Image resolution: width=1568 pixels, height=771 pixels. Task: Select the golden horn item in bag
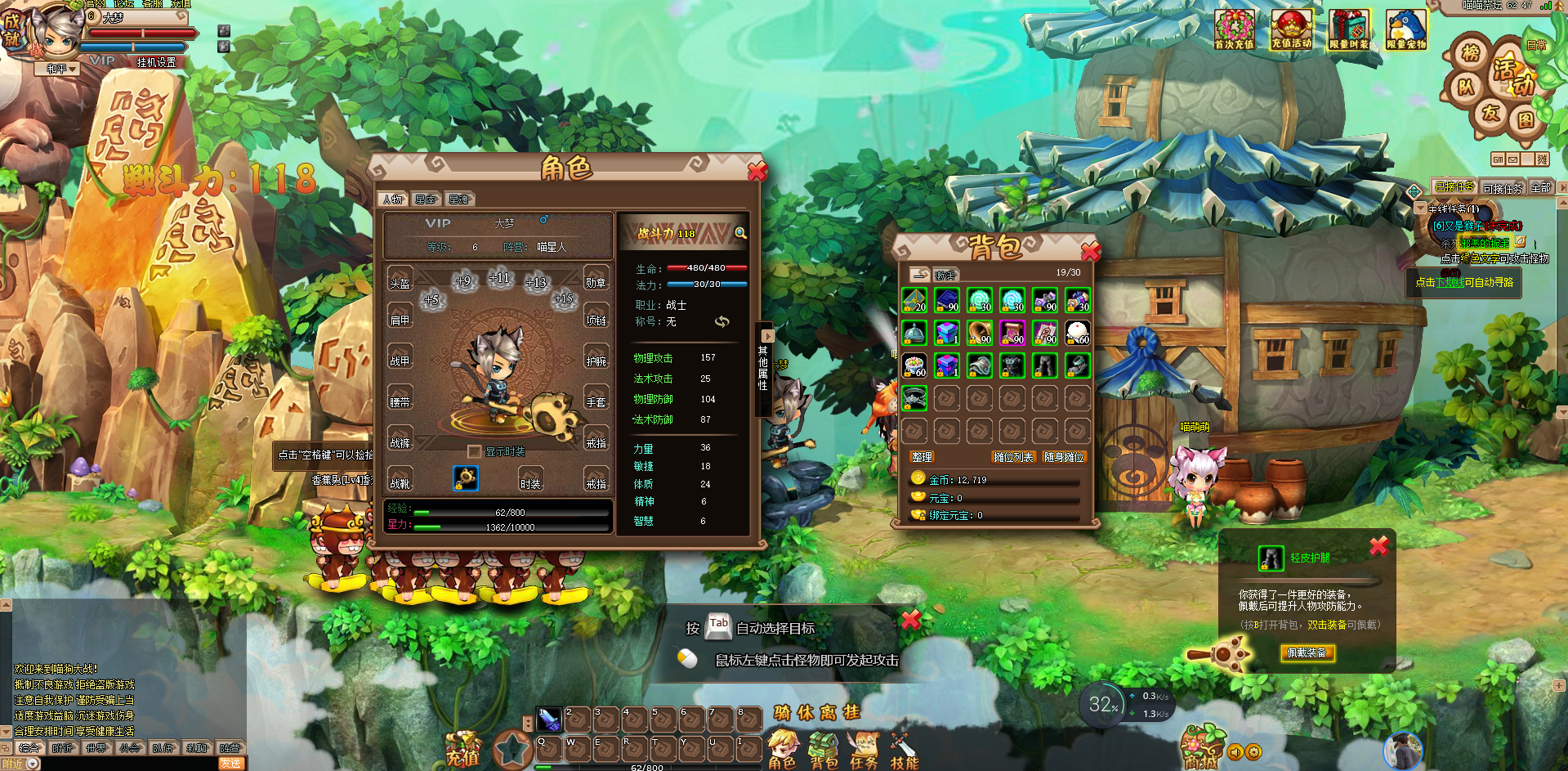coord(980,333)
